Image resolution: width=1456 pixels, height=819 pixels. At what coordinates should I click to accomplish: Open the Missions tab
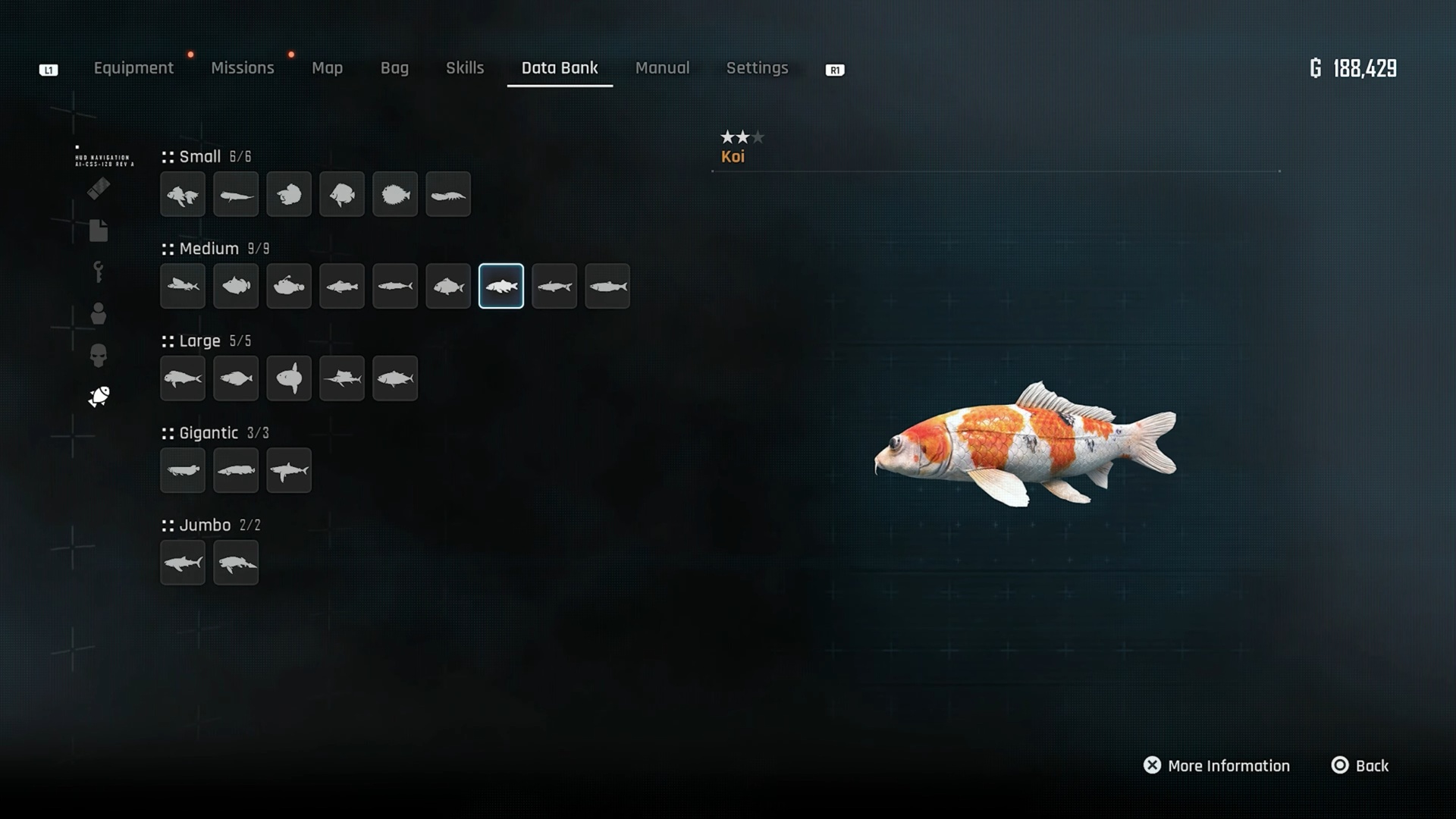click(x=243, y=68)
